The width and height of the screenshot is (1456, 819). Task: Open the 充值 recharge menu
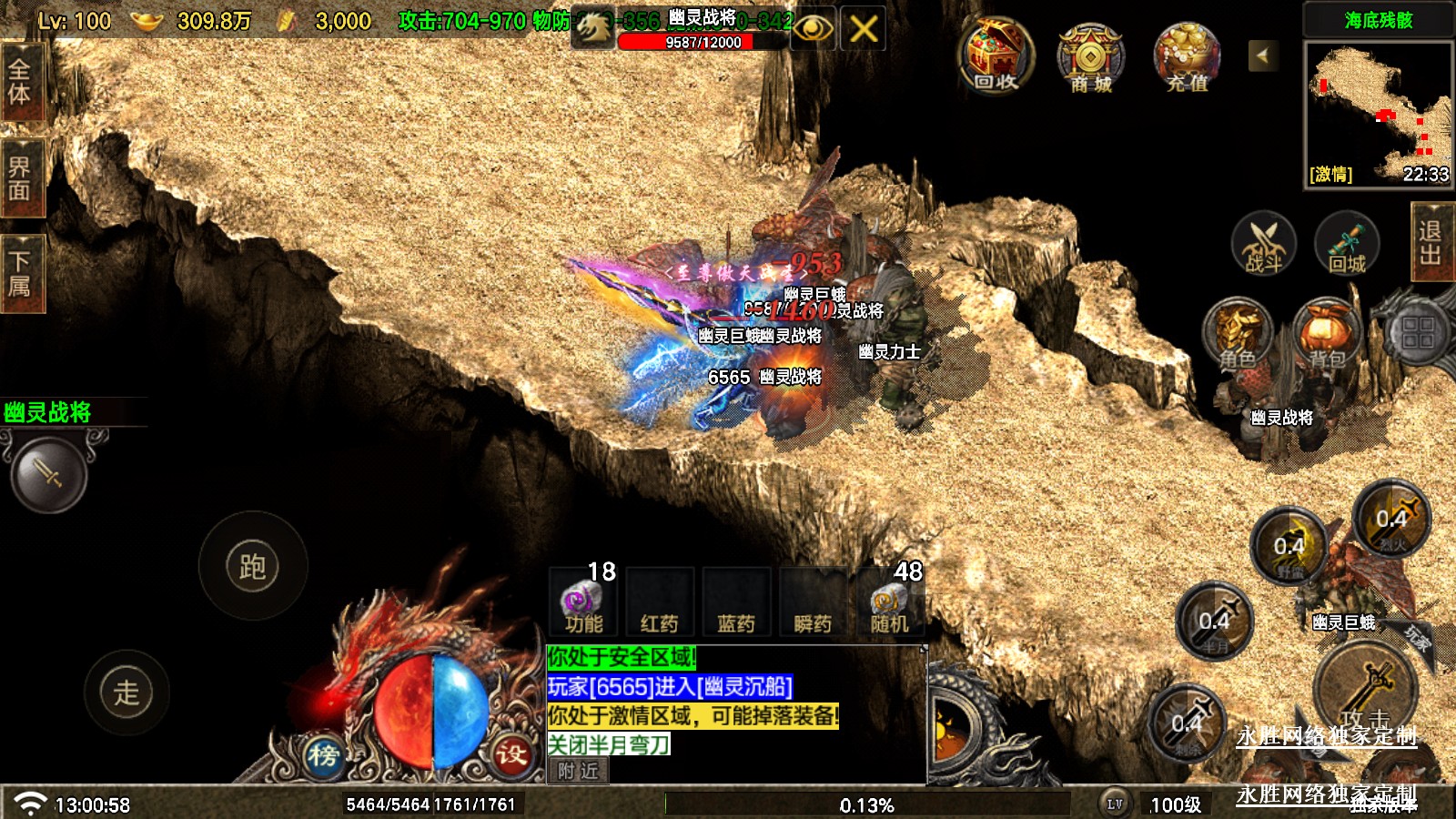pyautogui.click(x=1187, y=58)
